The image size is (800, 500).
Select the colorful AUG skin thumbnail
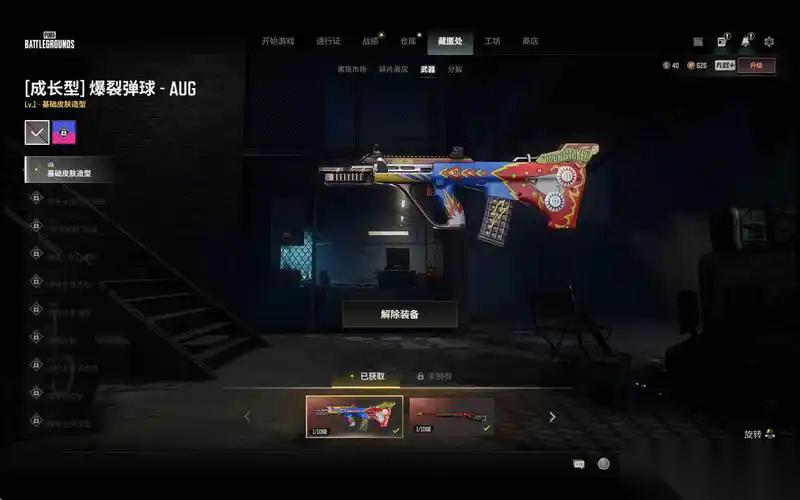[354, 416]
